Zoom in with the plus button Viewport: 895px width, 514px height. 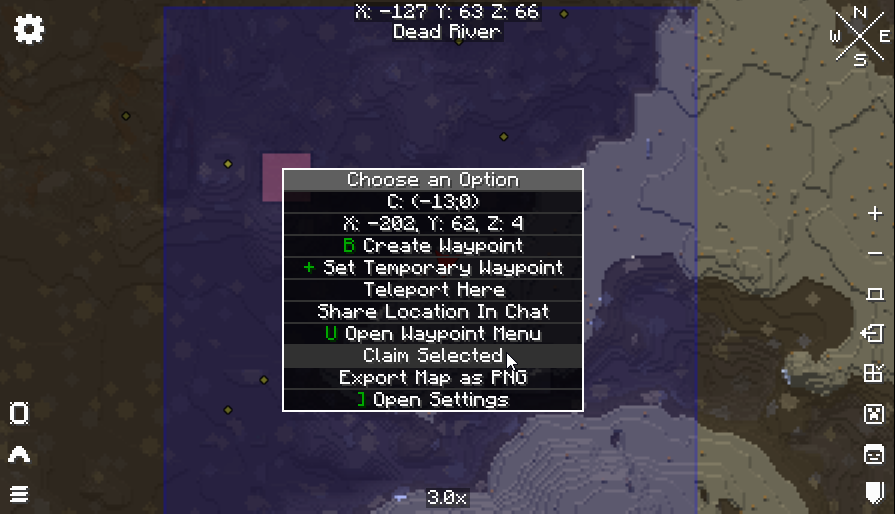(875, 213)
